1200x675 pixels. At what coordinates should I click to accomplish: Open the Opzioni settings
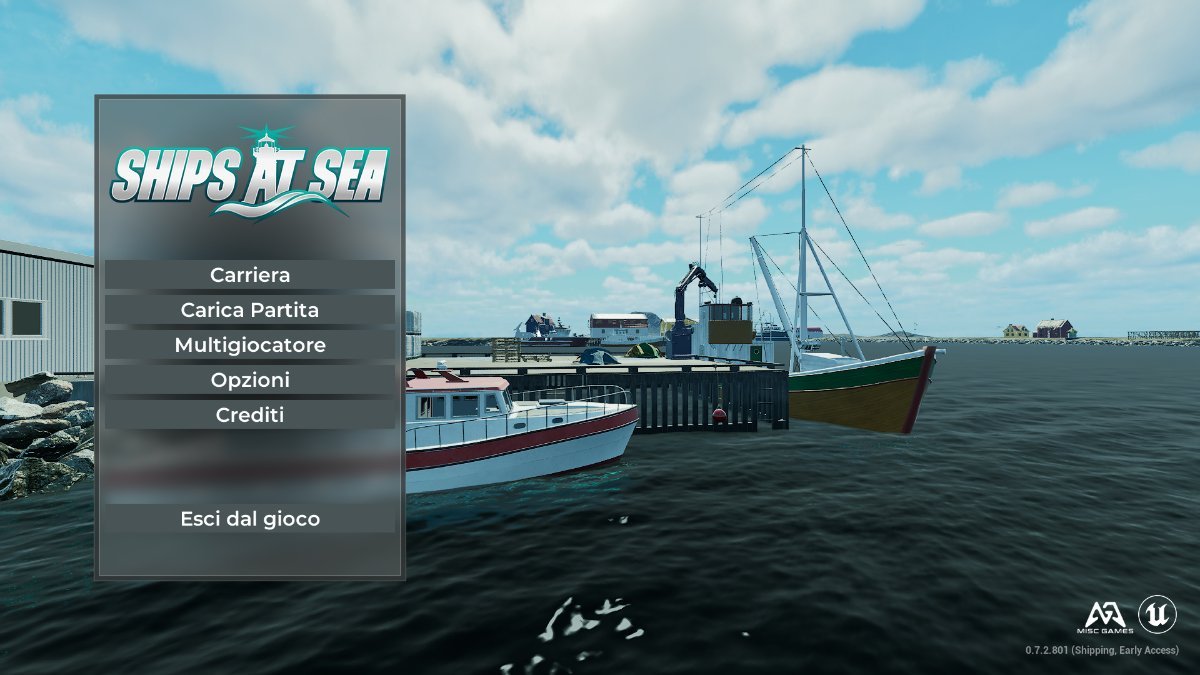pyautogui.click(x=250, y=380)
